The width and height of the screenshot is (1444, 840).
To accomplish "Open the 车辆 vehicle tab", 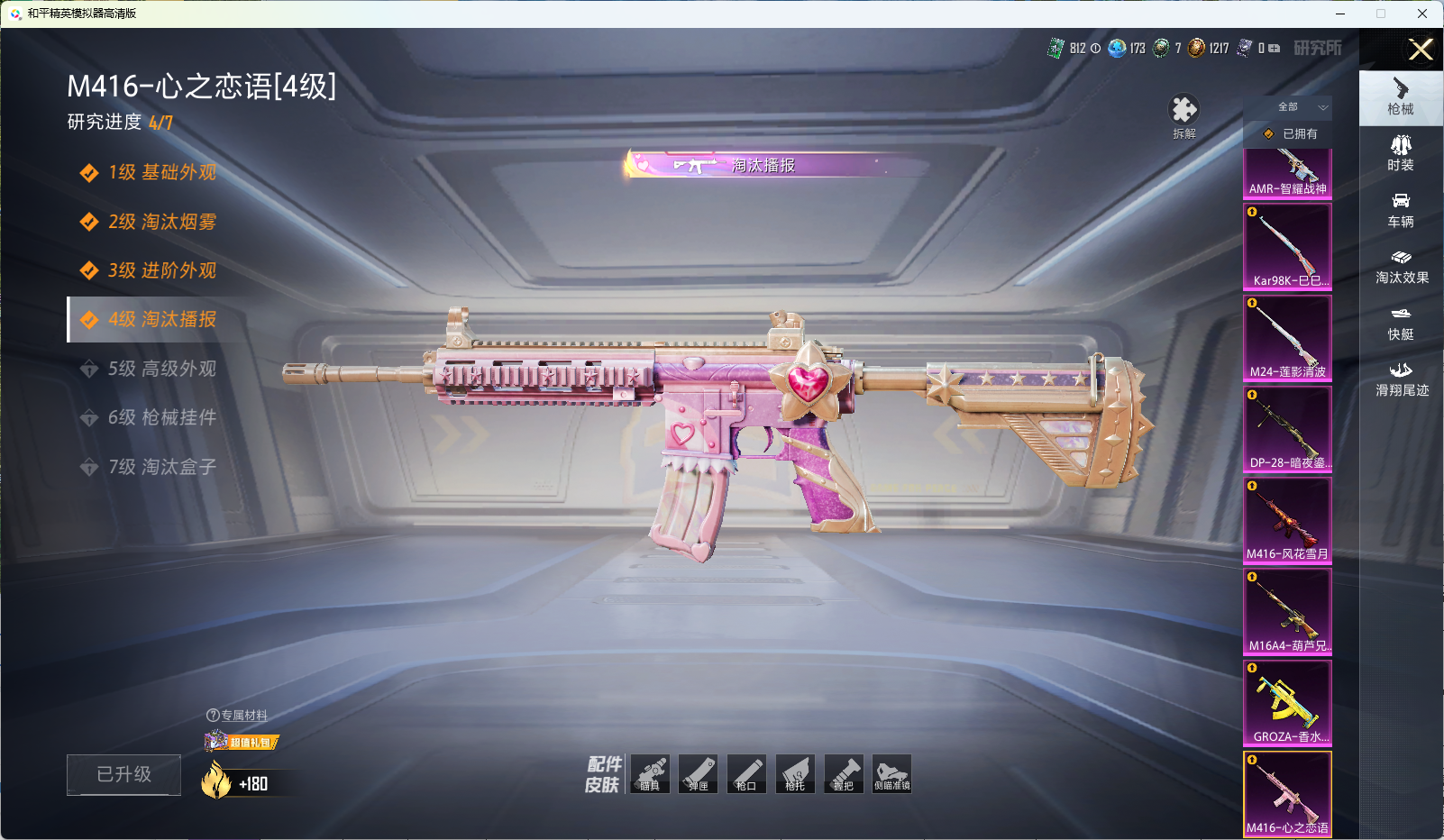I will coord(1401,210).
